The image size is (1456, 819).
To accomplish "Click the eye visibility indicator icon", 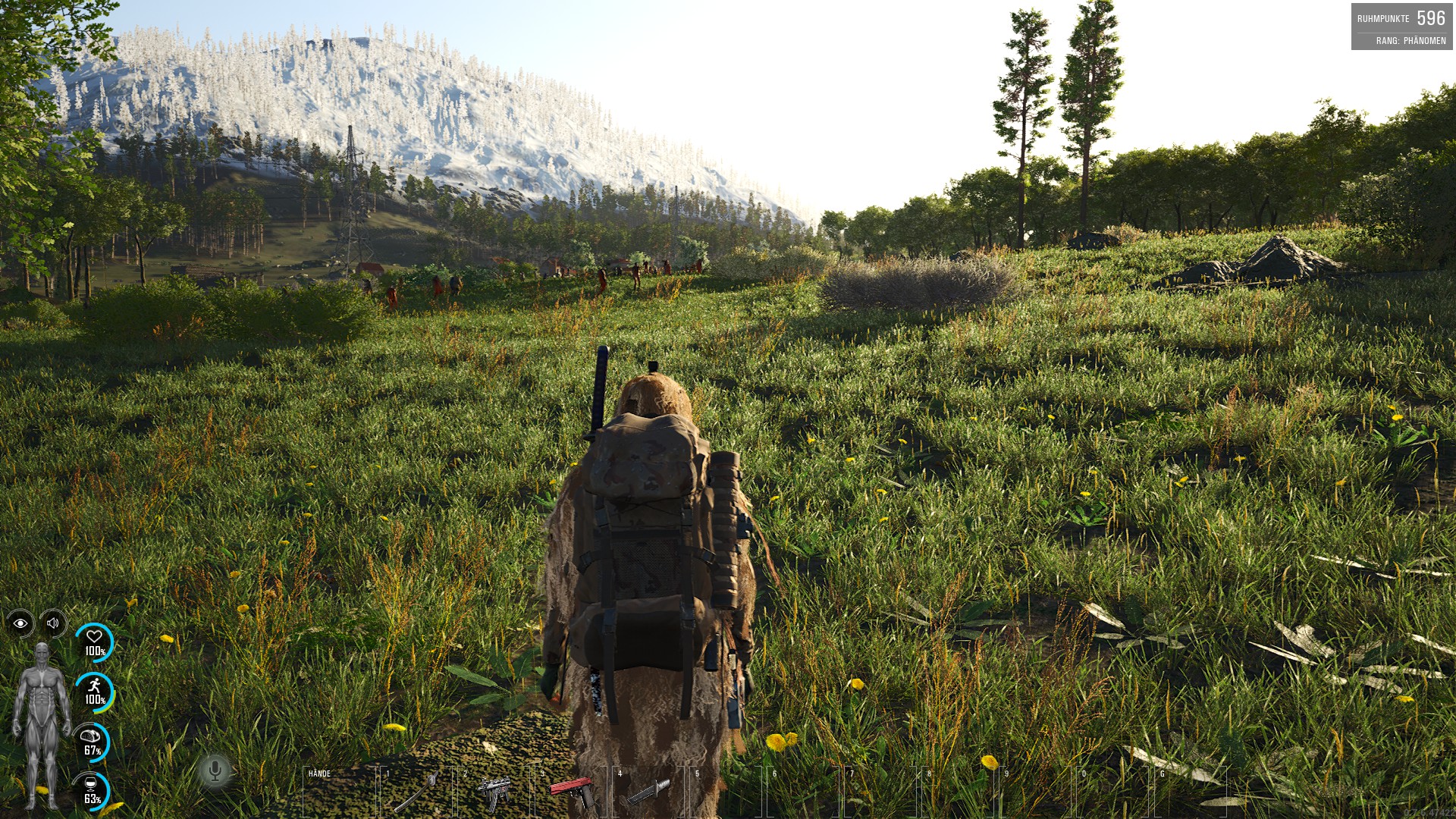I will pos(20,623).
